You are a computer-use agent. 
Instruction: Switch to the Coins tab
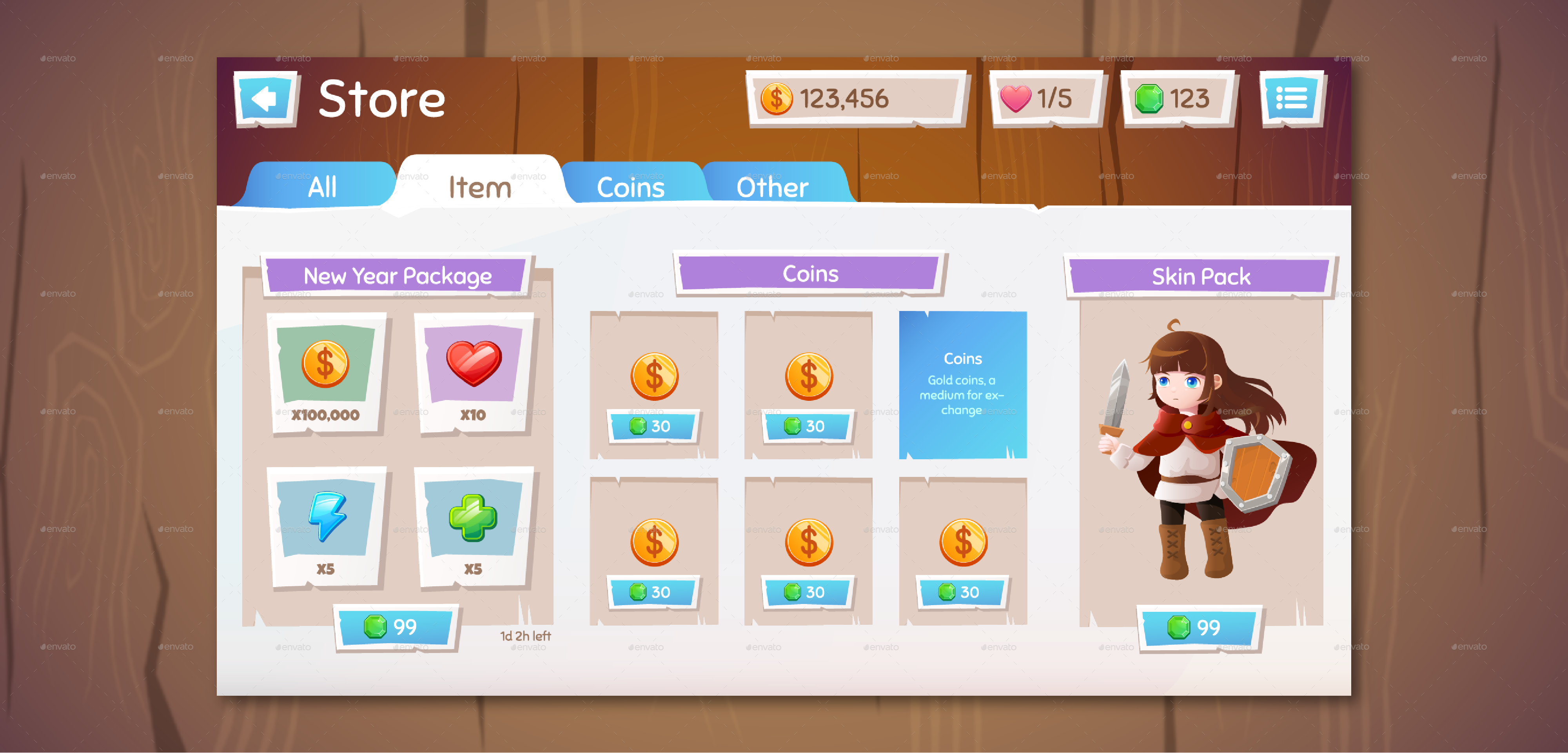631,186
